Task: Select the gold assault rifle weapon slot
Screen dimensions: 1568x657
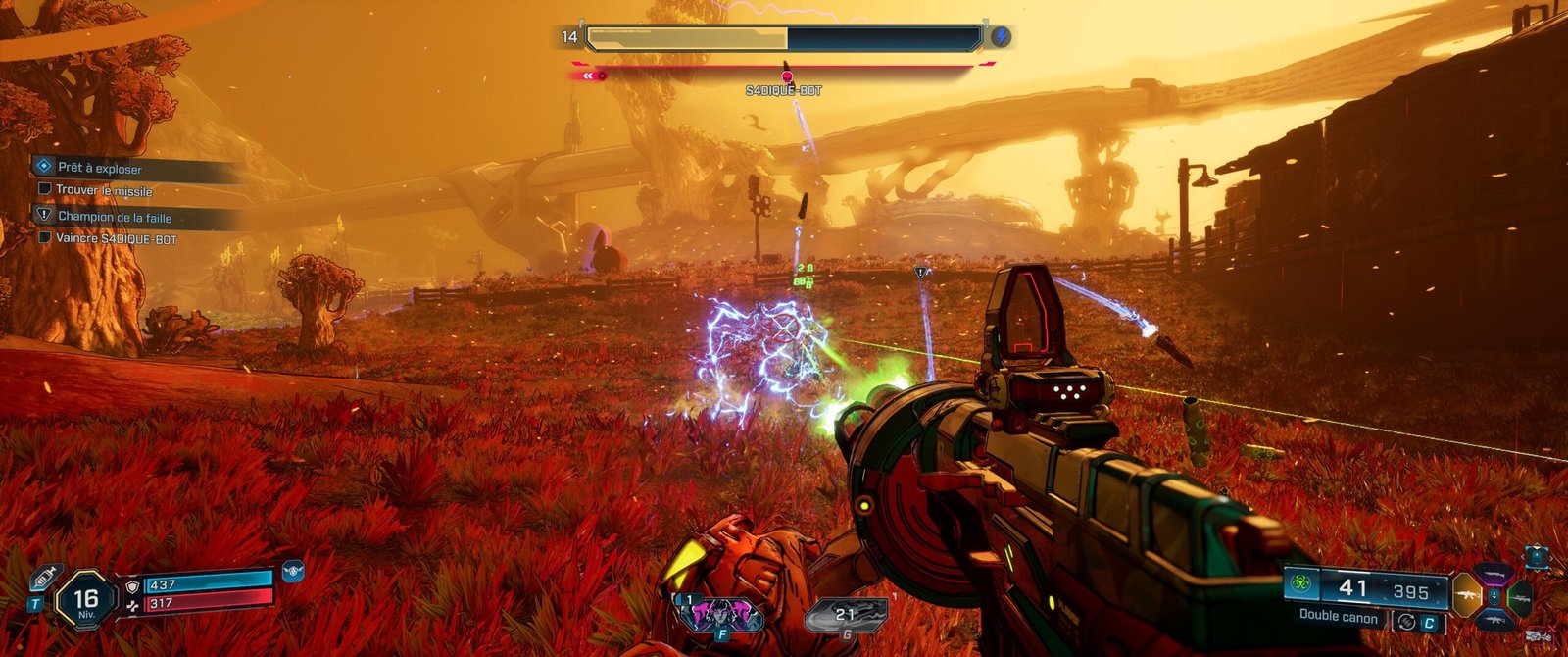Action: click(1467, 595)
